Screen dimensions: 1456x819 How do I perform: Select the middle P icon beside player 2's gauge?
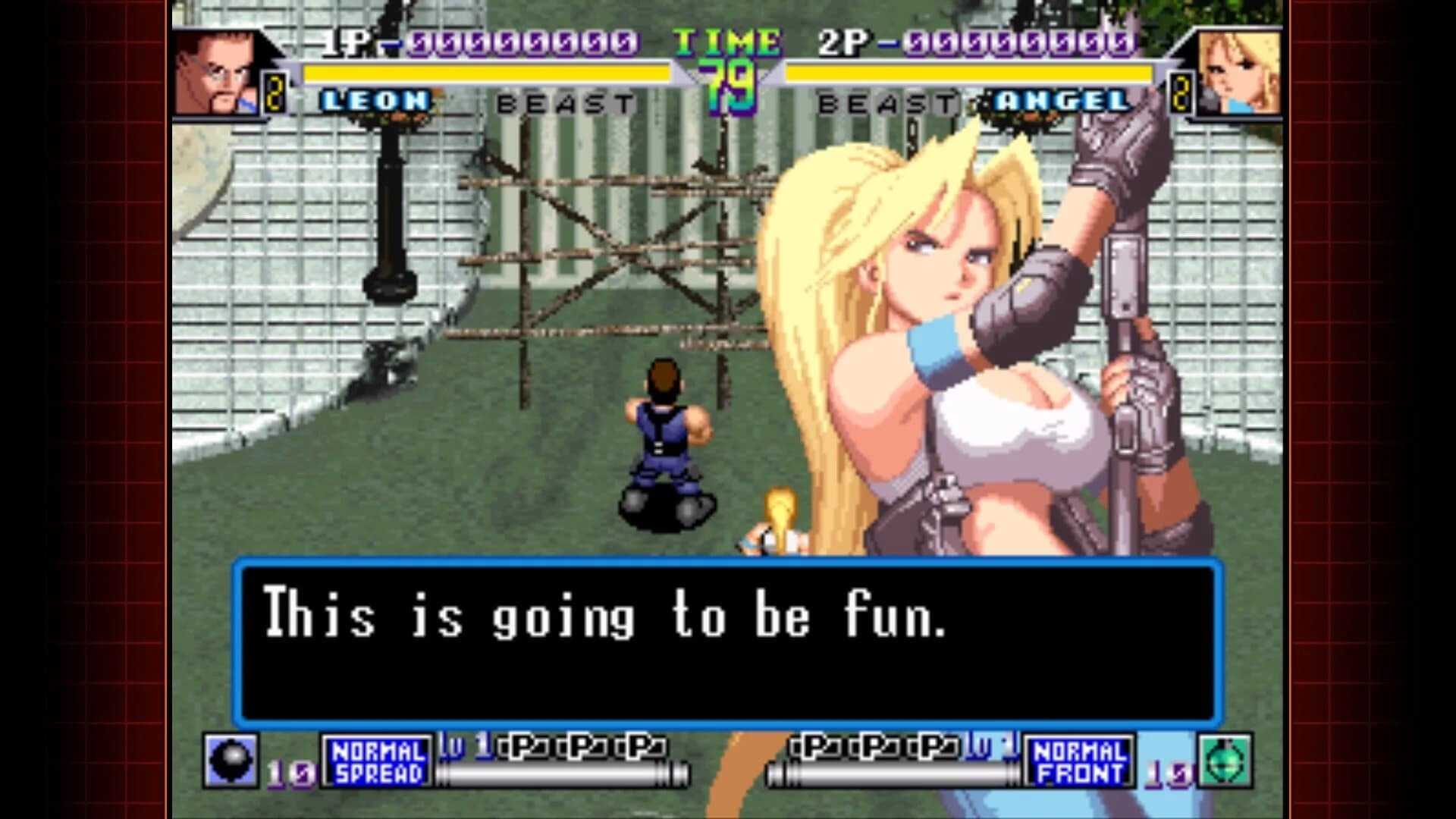[x=886, y=747]
